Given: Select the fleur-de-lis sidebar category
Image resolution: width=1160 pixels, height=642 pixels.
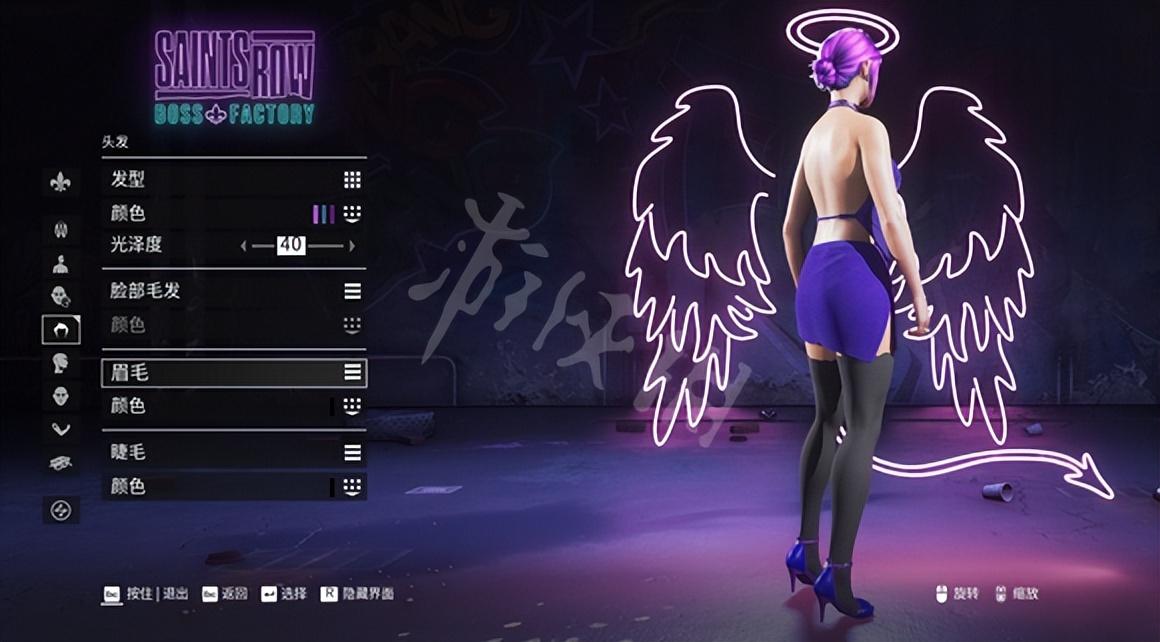Looking at the screenshot, I should [x=60, y=182].
